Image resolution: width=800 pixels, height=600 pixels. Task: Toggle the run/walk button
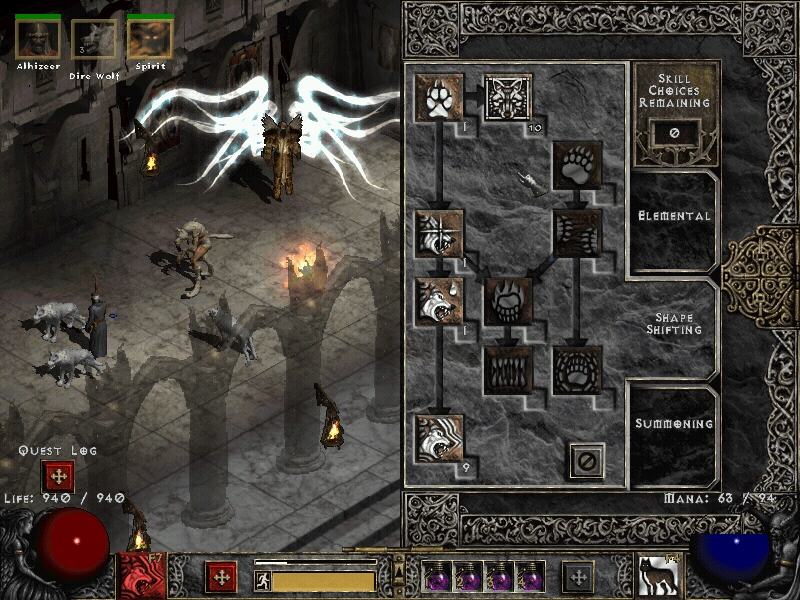coord(262,579)
